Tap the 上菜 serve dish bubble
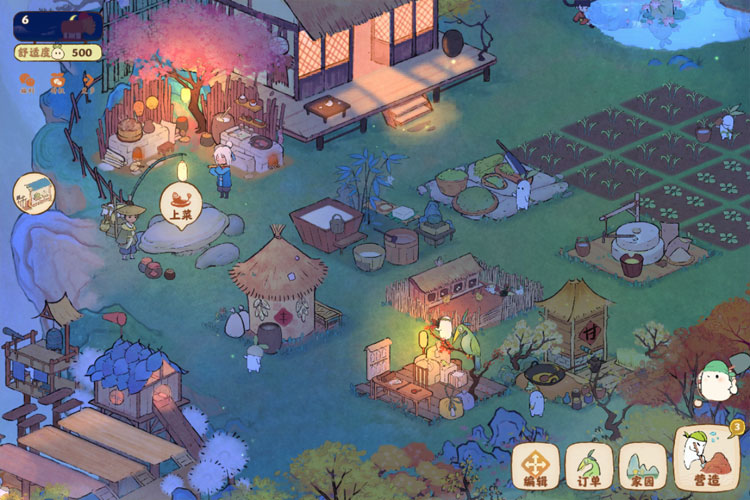The width and height of the screenshot is (750, 500). 181,204
